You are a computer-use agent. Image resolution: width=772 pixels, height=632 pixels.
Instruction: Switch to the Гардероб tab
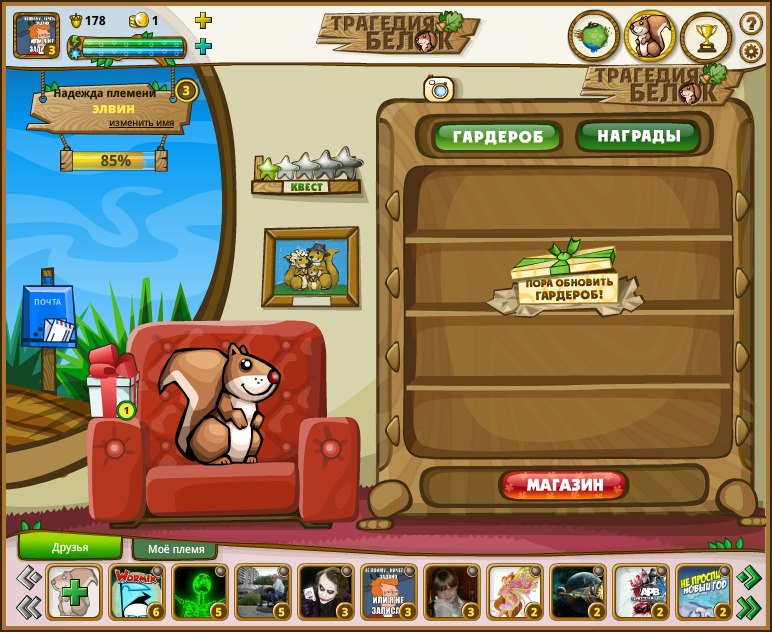497,136
